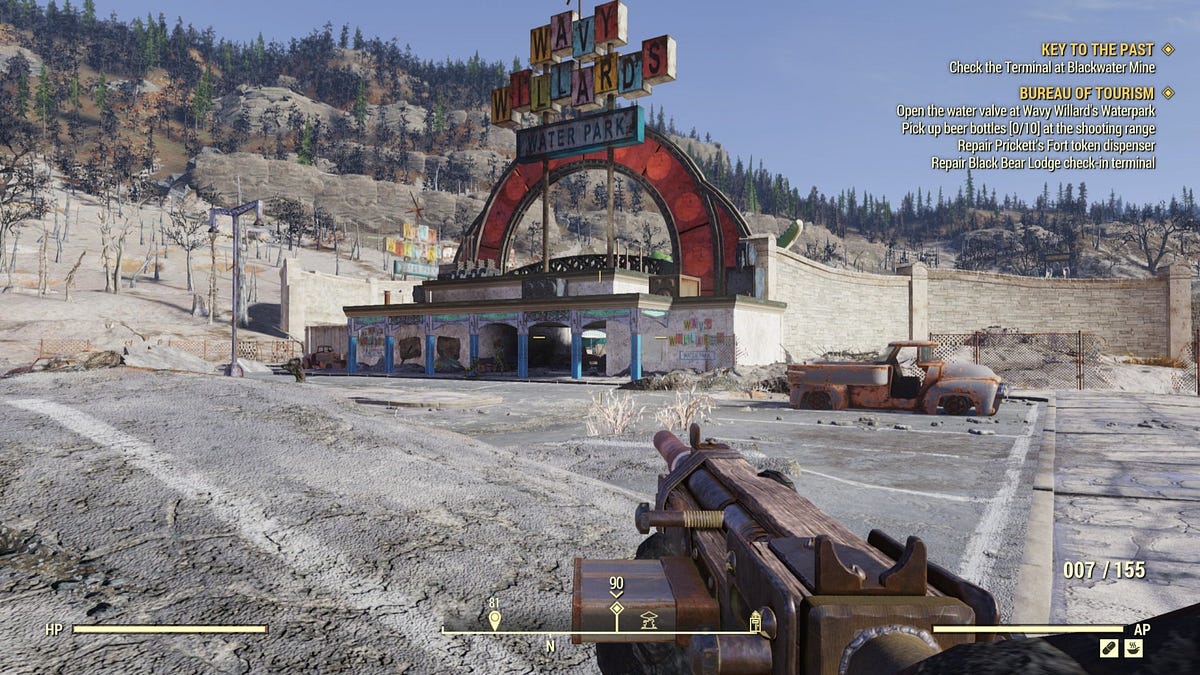The height and width of the screenshot is (675, 1200).
Task: Click the map pin marker on the compass
Action: pos(494,620)
